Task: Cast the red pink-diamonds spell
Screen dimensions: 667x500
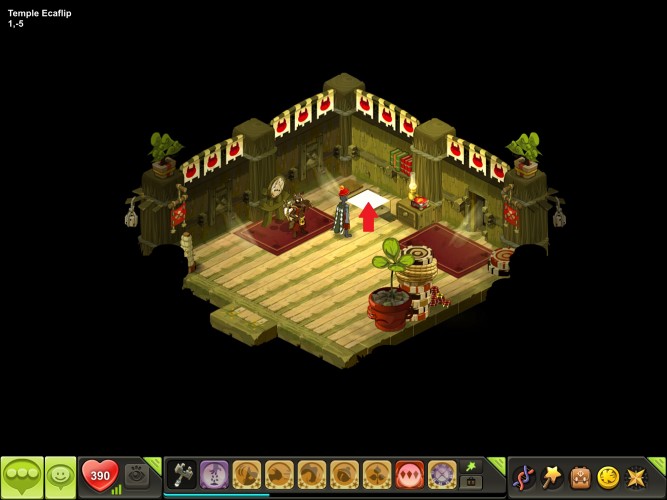Action: point(409,473)
